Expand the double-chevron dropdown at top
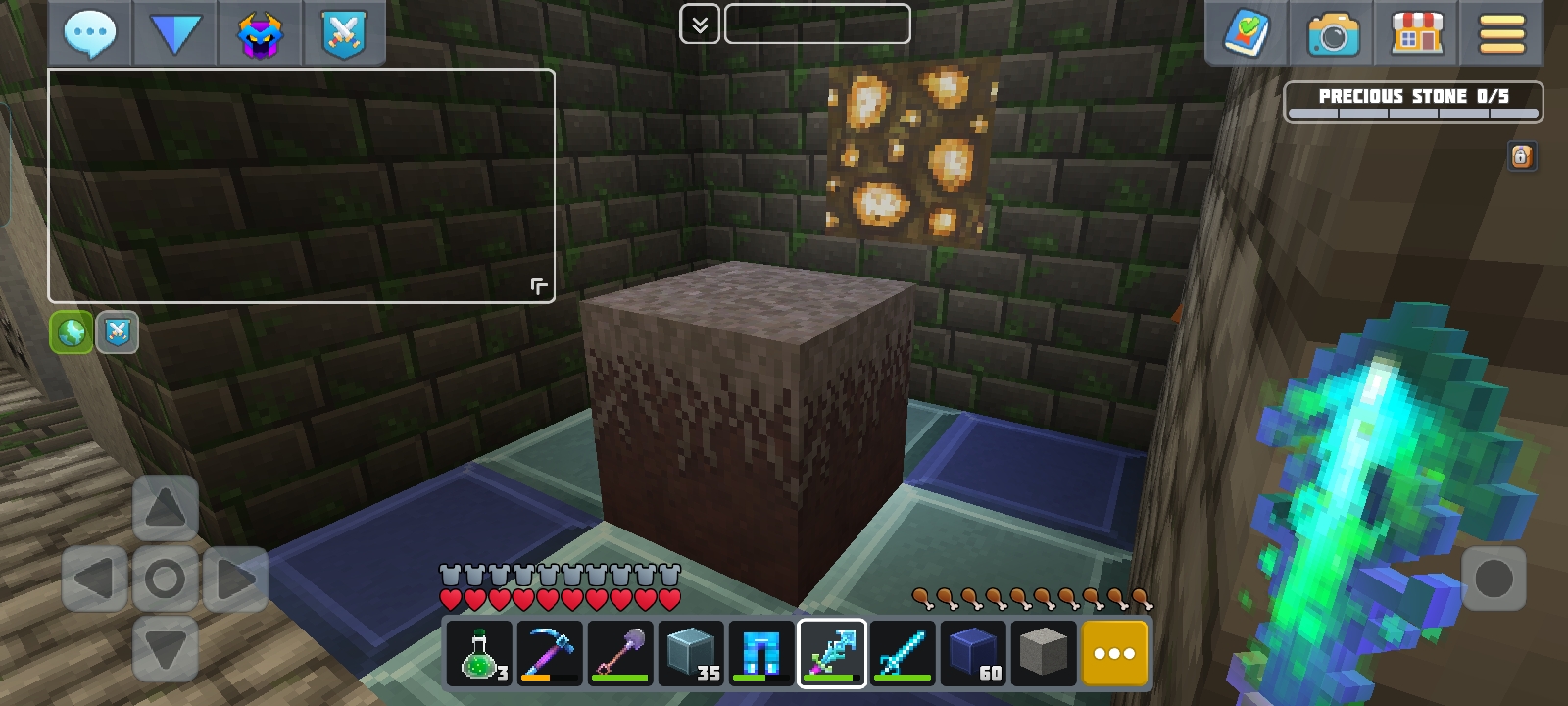This screenshot has width=1568, height=706. [x=700, y=25]
